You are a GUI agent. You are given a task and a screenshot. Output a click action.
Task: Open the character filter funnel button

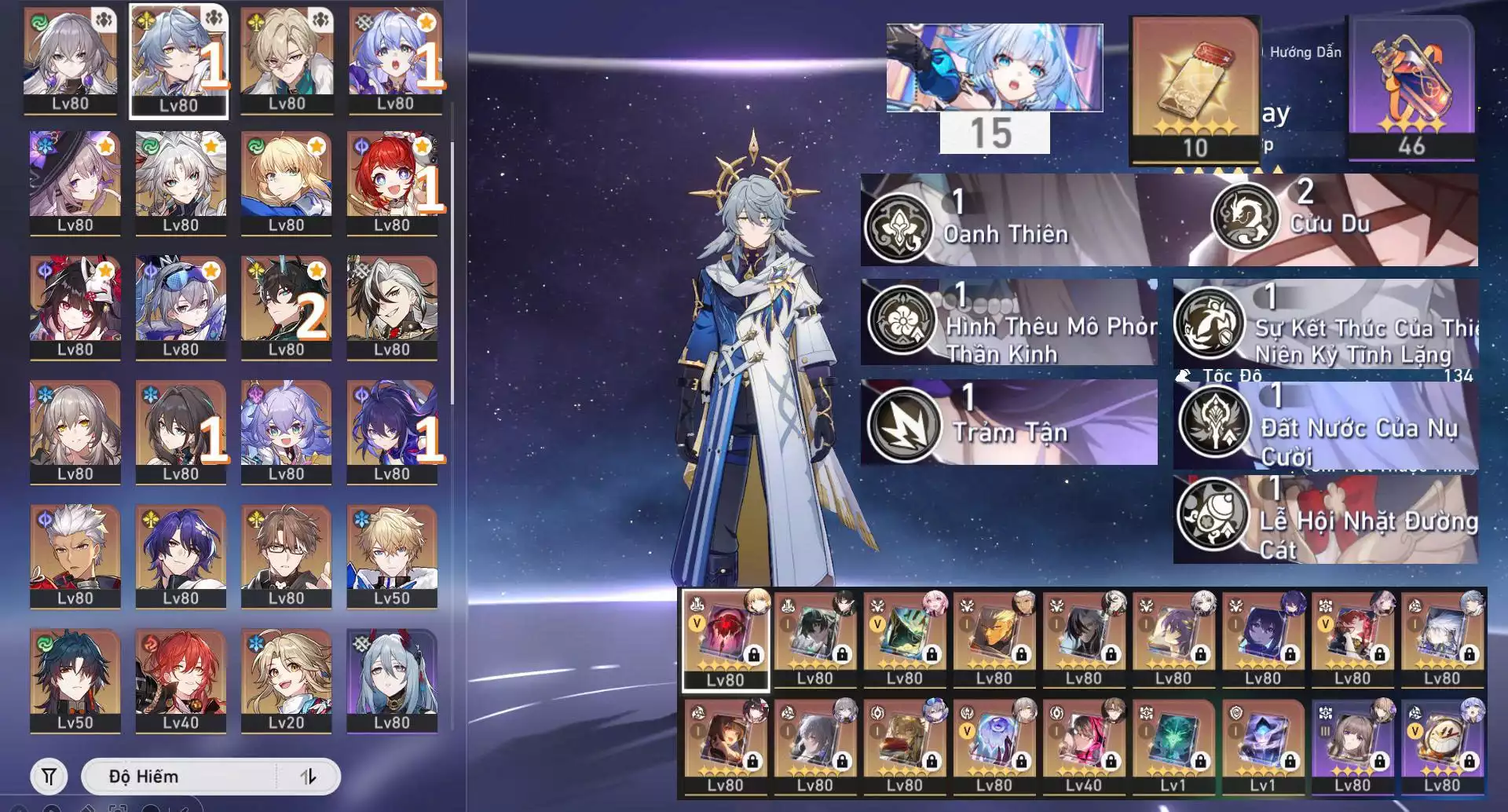pyautogui.click(x=49, y=777)
